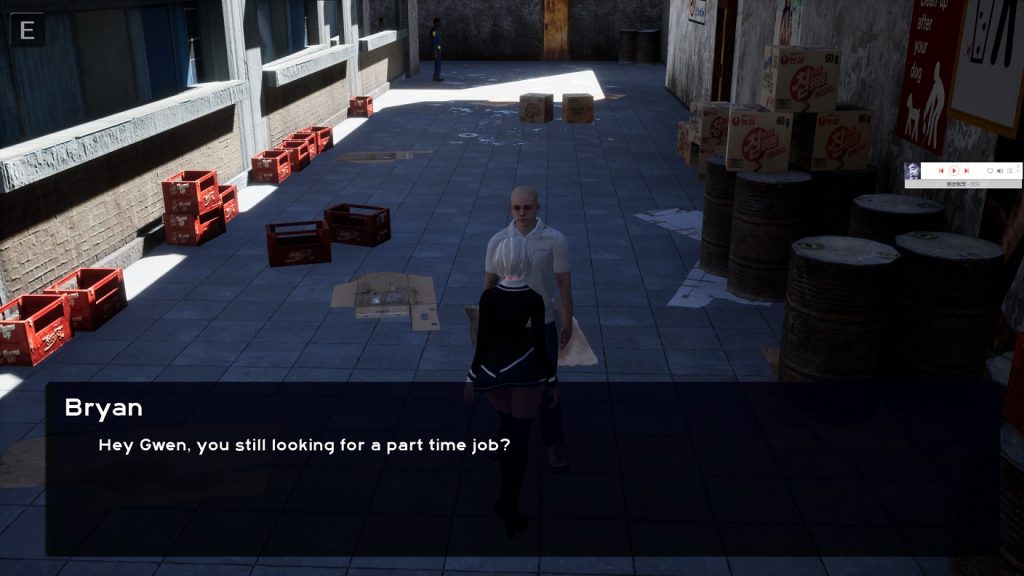This screenshot has width=1024, height=576.
Task: Play the track in the music player
Action: (x=954, y=171)
